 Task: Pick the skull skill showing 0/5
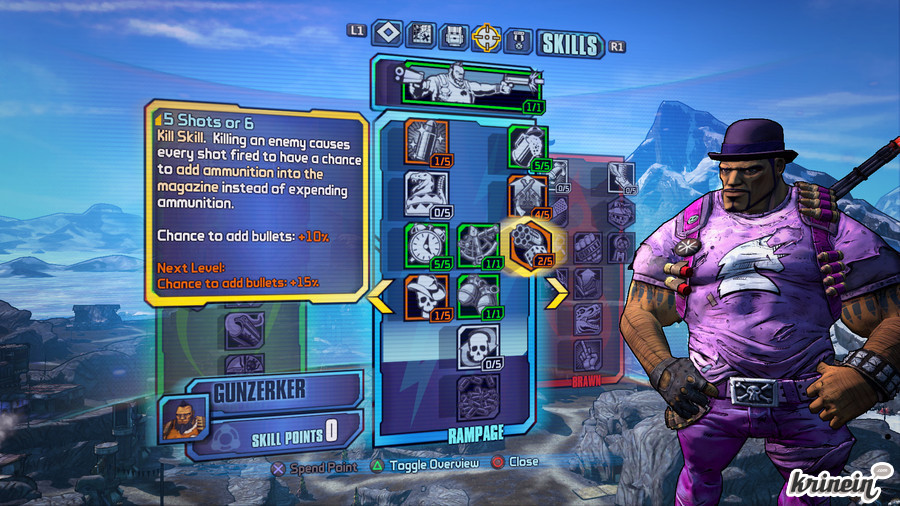[476, 347]
